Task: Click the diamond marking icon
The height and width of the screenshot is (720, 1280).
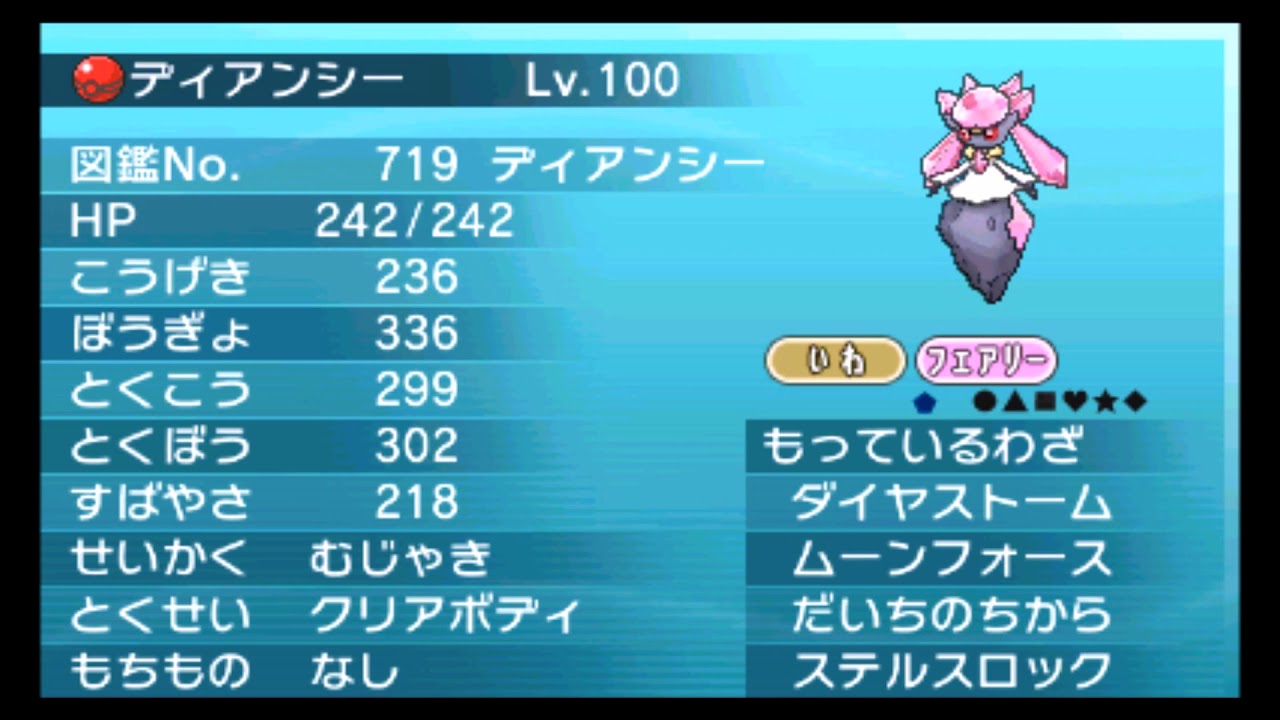Action: (1136, 402)
